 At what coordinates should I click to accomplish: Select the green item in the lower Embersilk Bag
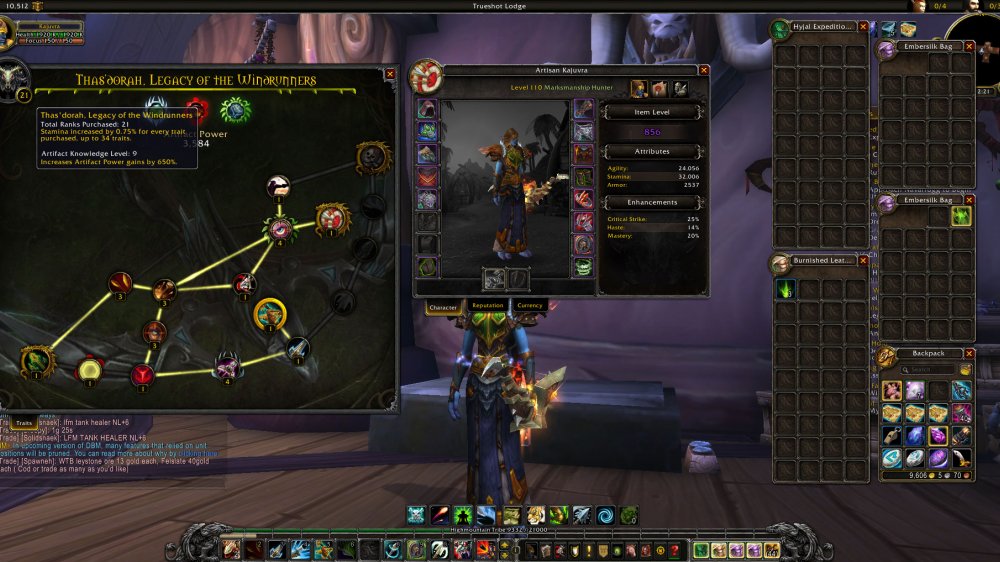click(961, 216)
